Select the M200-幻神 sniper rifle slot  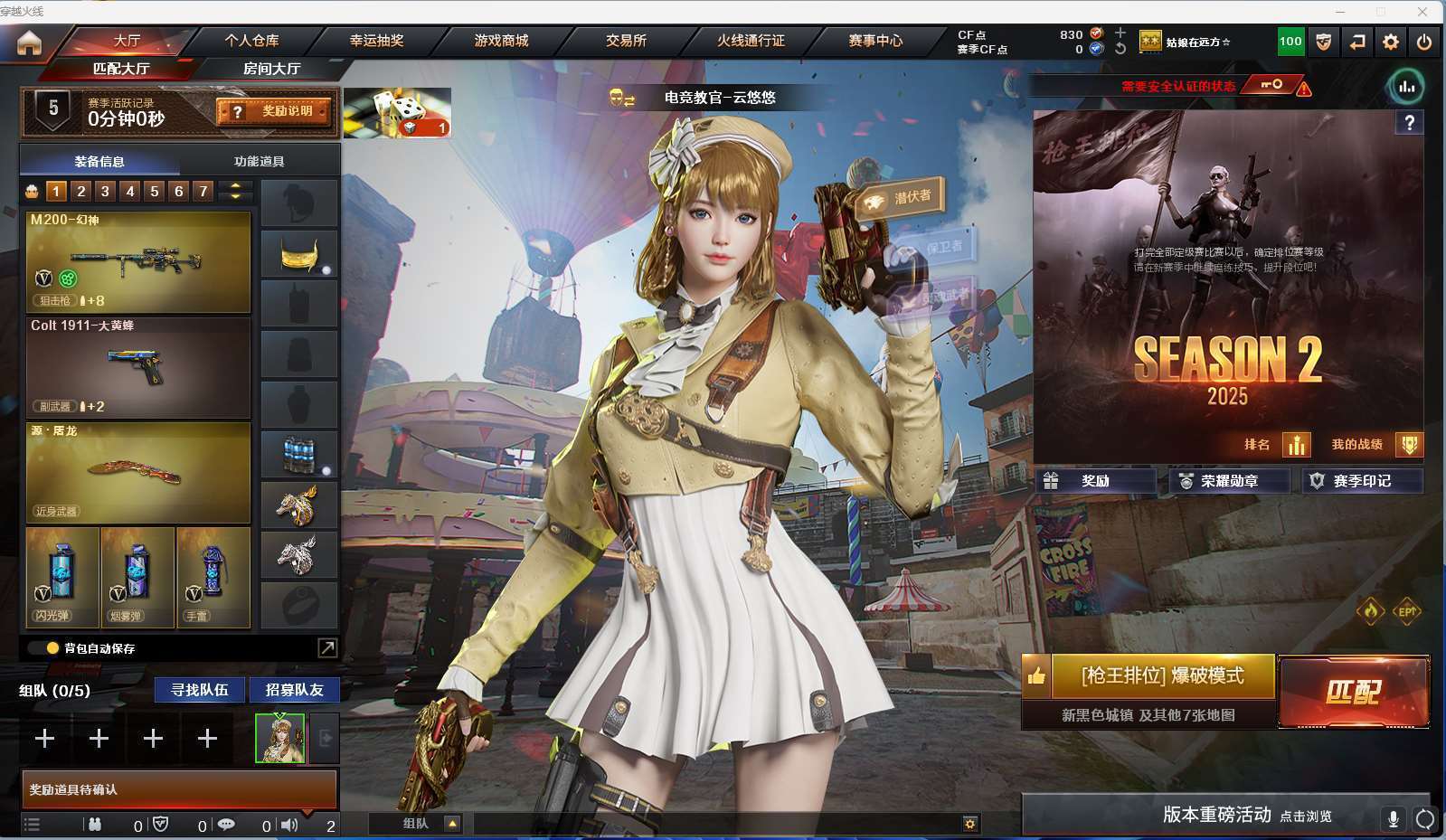coord(137,262)
